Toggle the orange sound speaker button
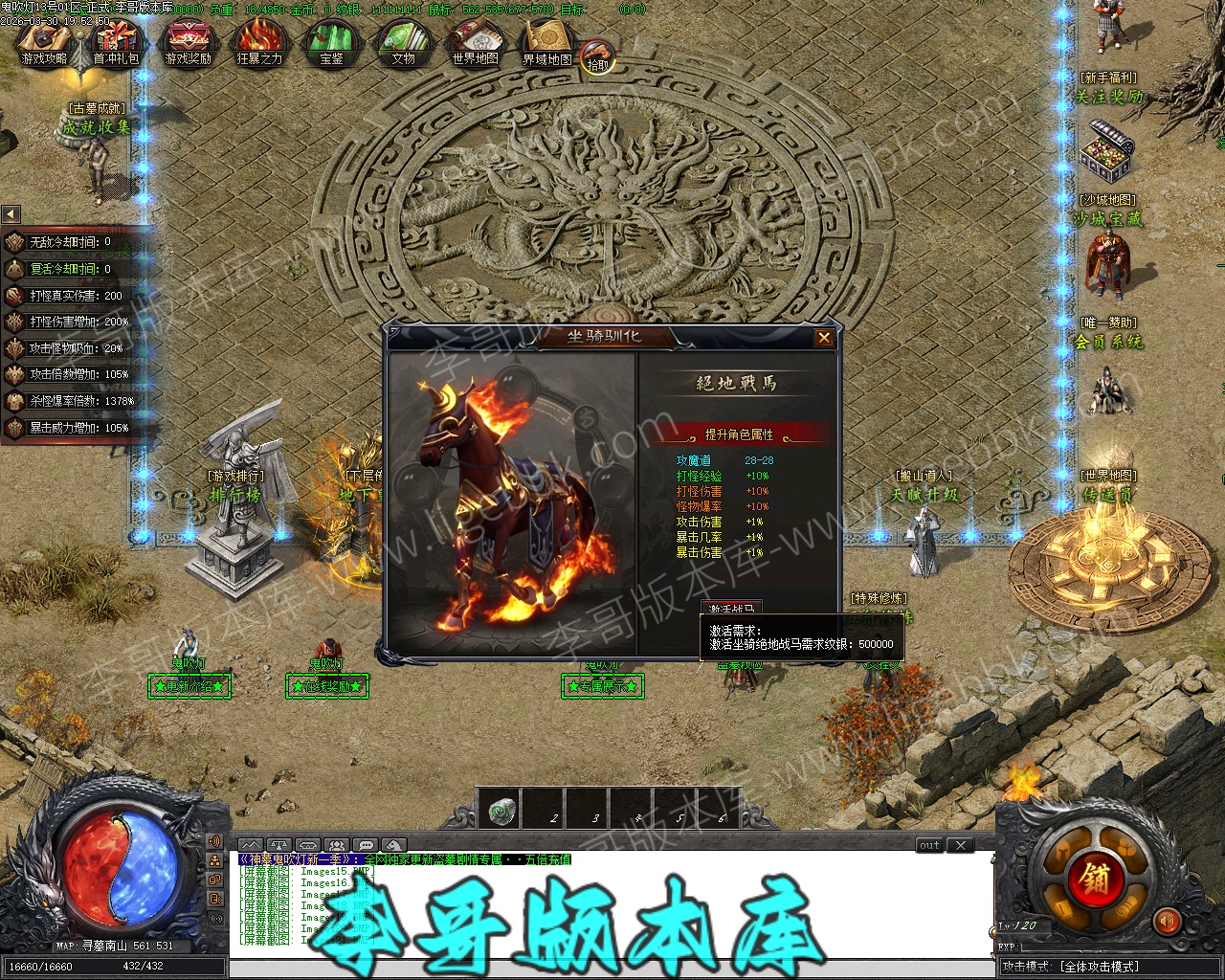The image size is (1225, 980). 1167,922
